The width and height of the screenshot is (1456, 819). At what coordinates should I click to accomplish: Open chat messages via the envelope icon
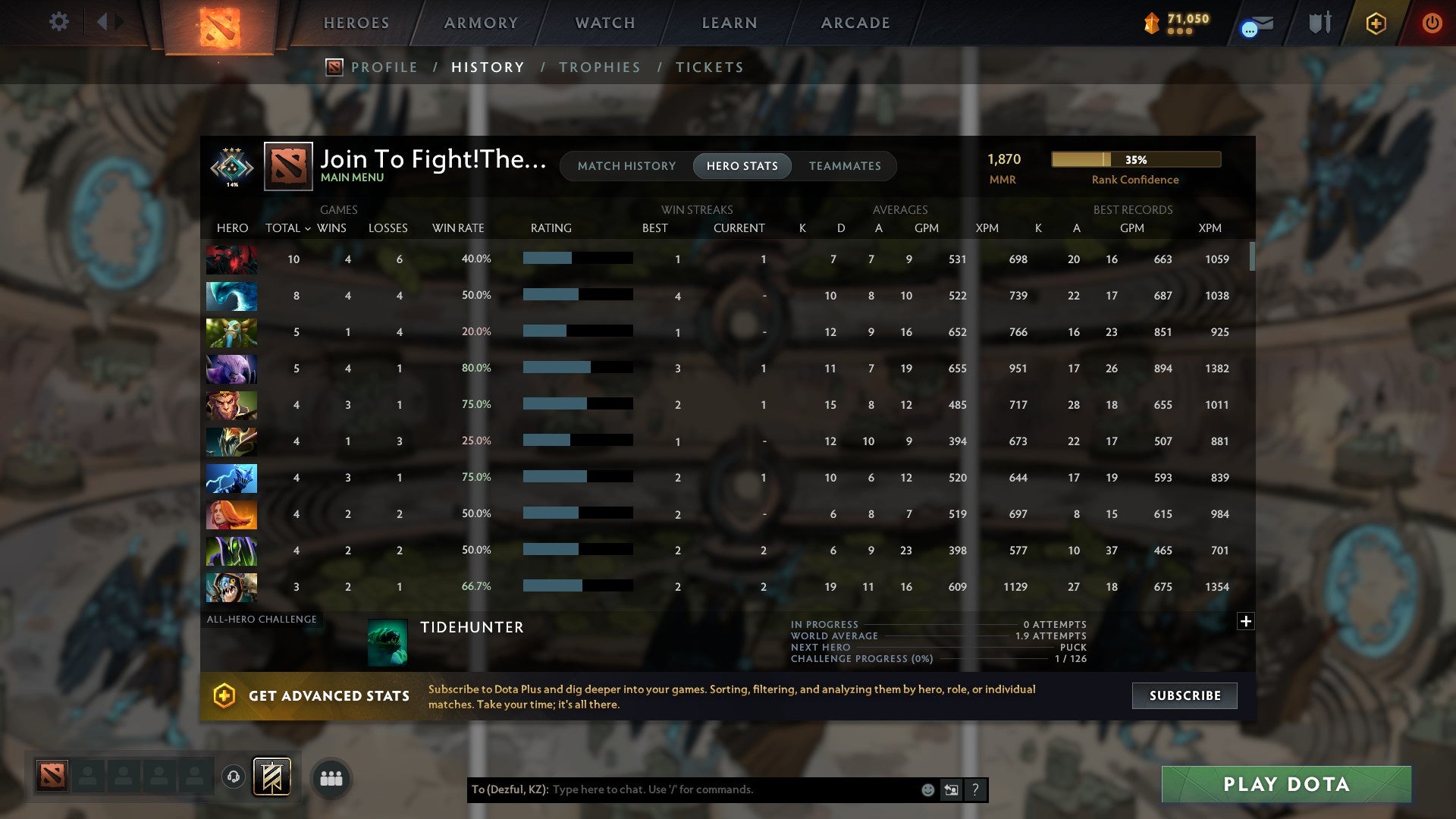1255,23
